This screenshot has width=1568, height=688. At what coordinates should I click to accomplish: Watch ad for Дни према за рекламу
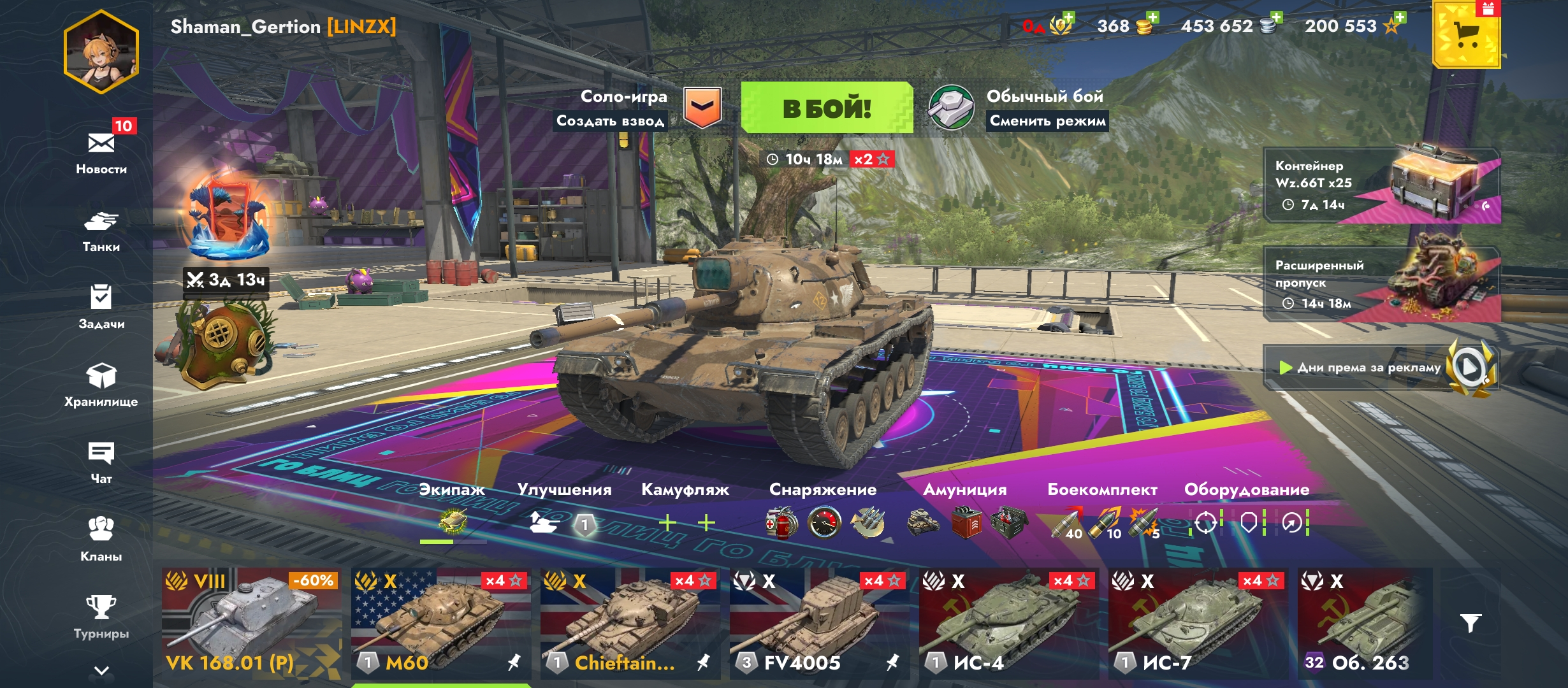point(1381,368)
